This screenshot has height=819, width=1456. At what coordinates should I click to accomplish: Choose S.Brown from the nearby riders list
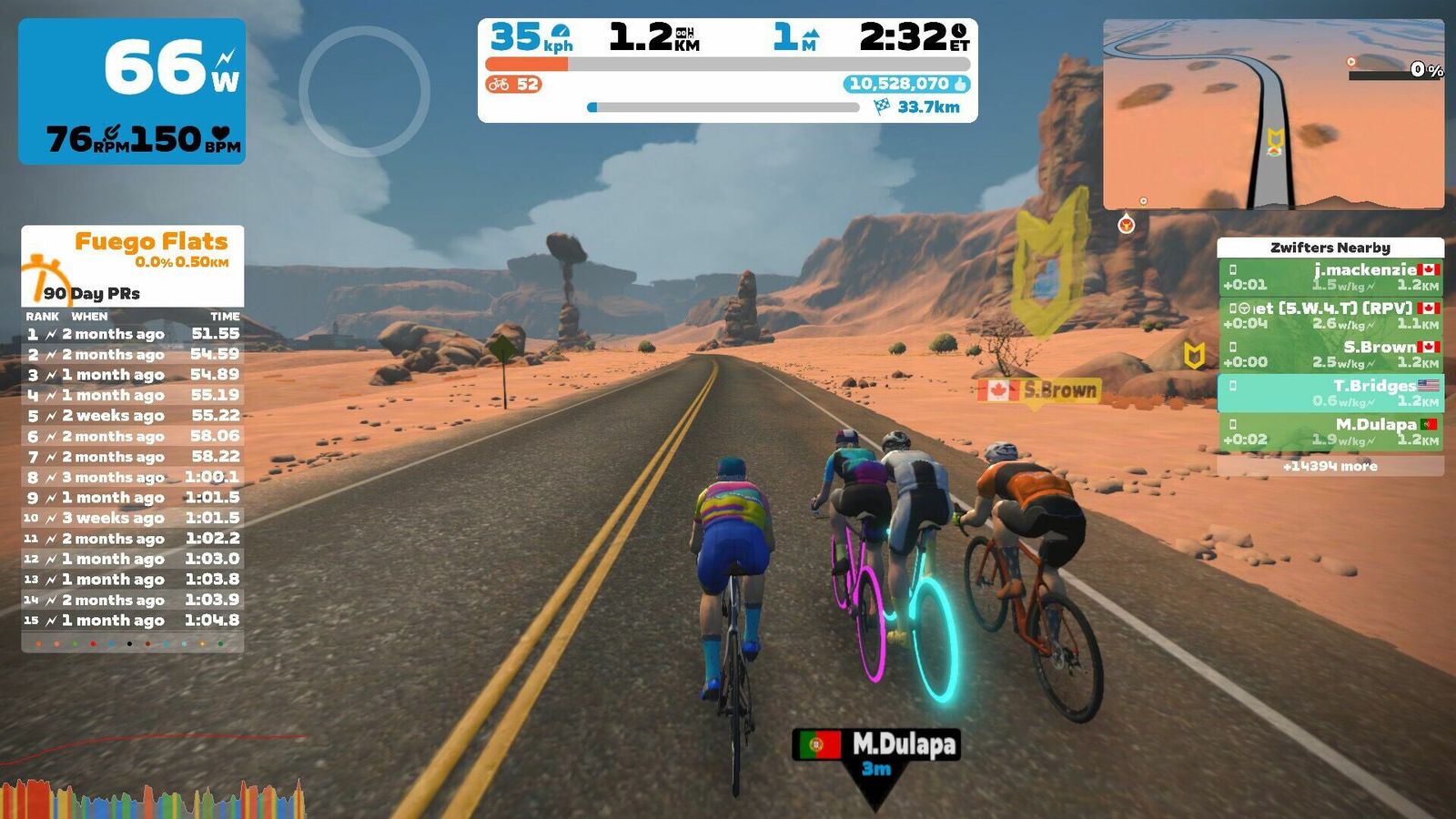(1330, 354)
